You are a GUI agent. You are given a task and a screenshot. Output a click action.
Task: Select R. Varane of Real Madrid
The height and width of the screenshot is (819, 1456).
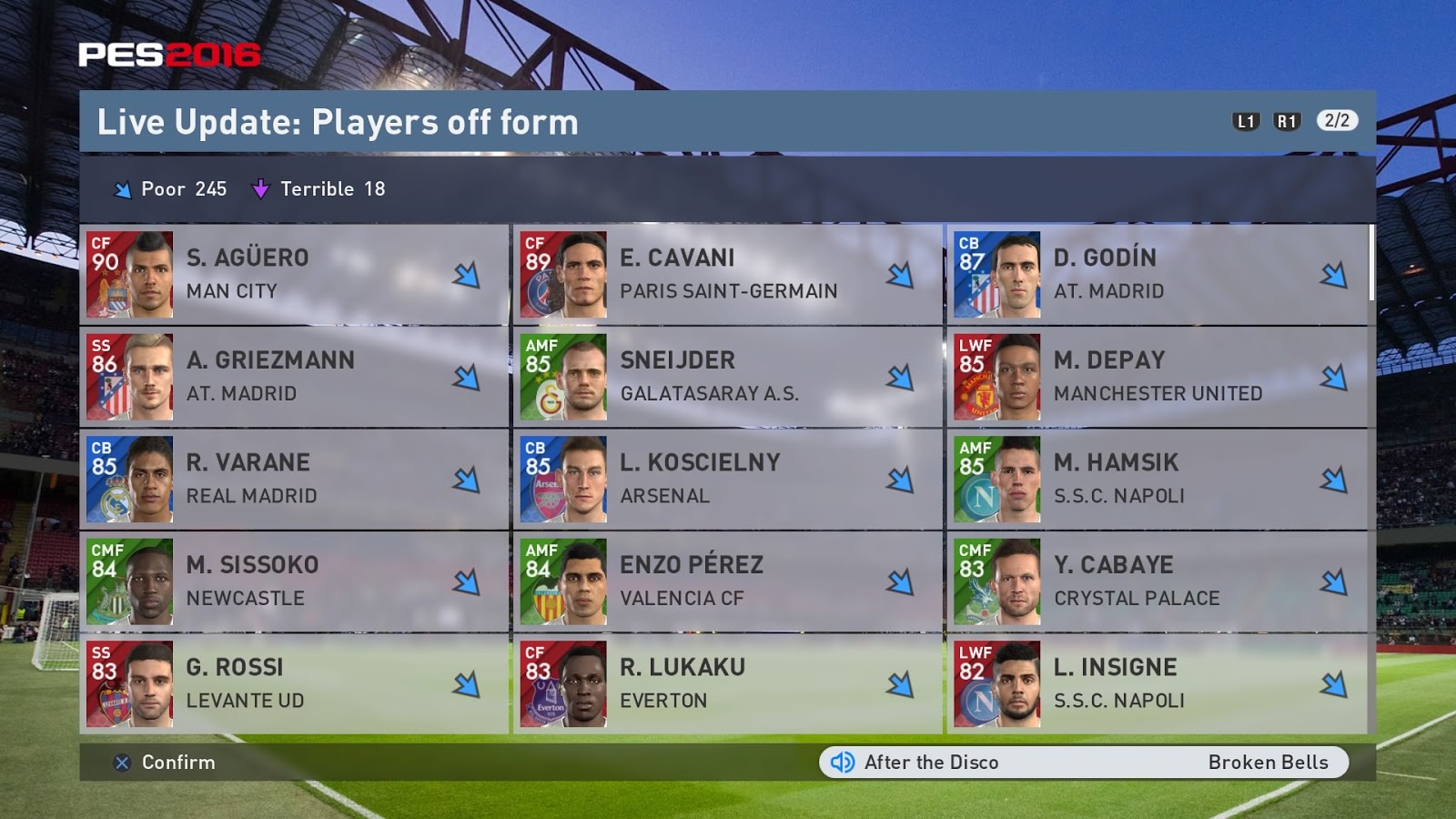point(293,479)
